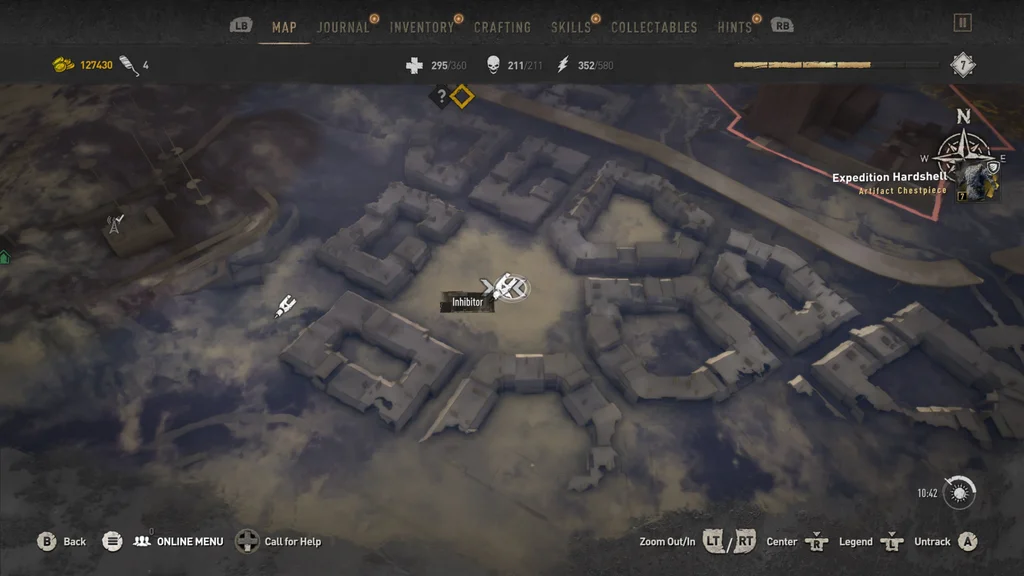
Task: Open the Inventory tab
Action: 421,27
